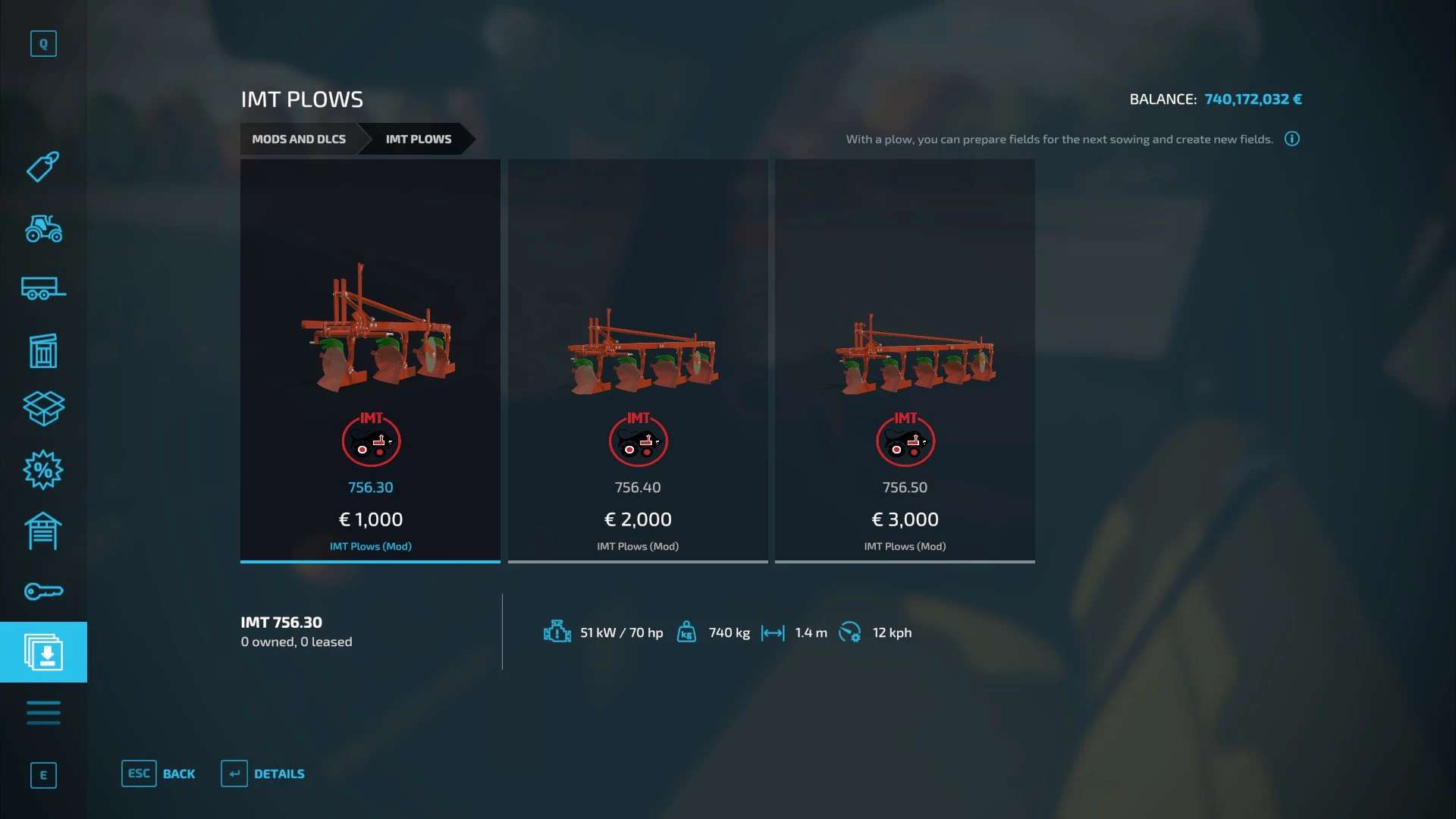Open the price tag brands category

(x=43, y=167)
